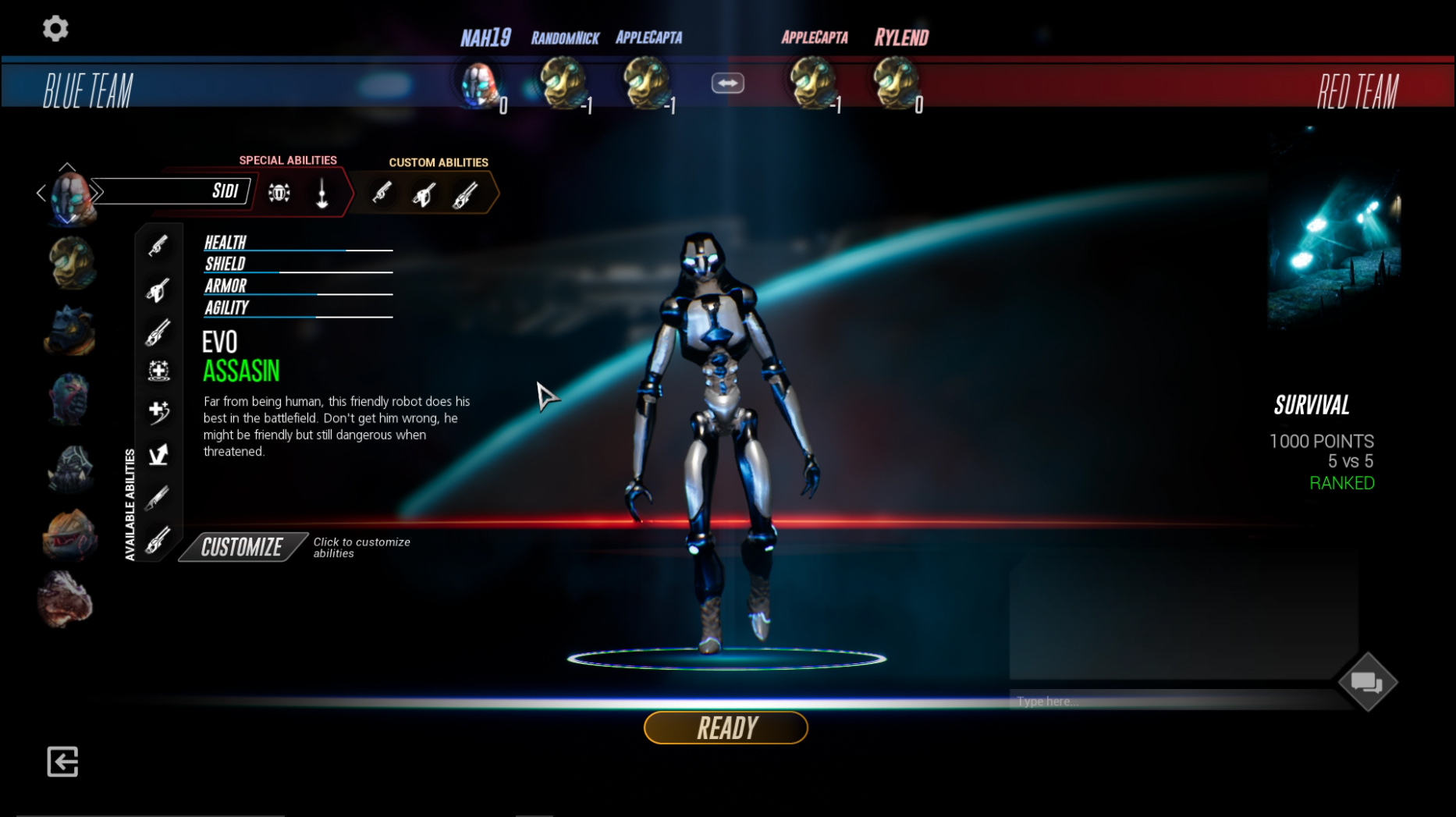1456x817 pixels.
Task: Open previous character with the left chevron
Action: click(x=41, y=192)
